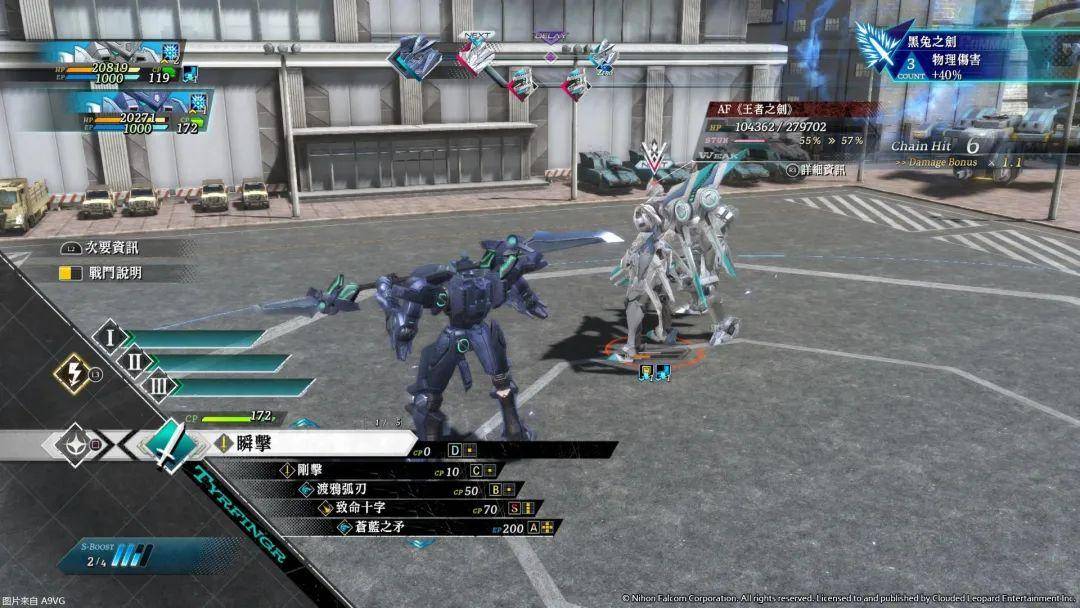Activate the lightning bolt boost icon
Viewport: 1080px width, 608px height.
tap(74, 374)
